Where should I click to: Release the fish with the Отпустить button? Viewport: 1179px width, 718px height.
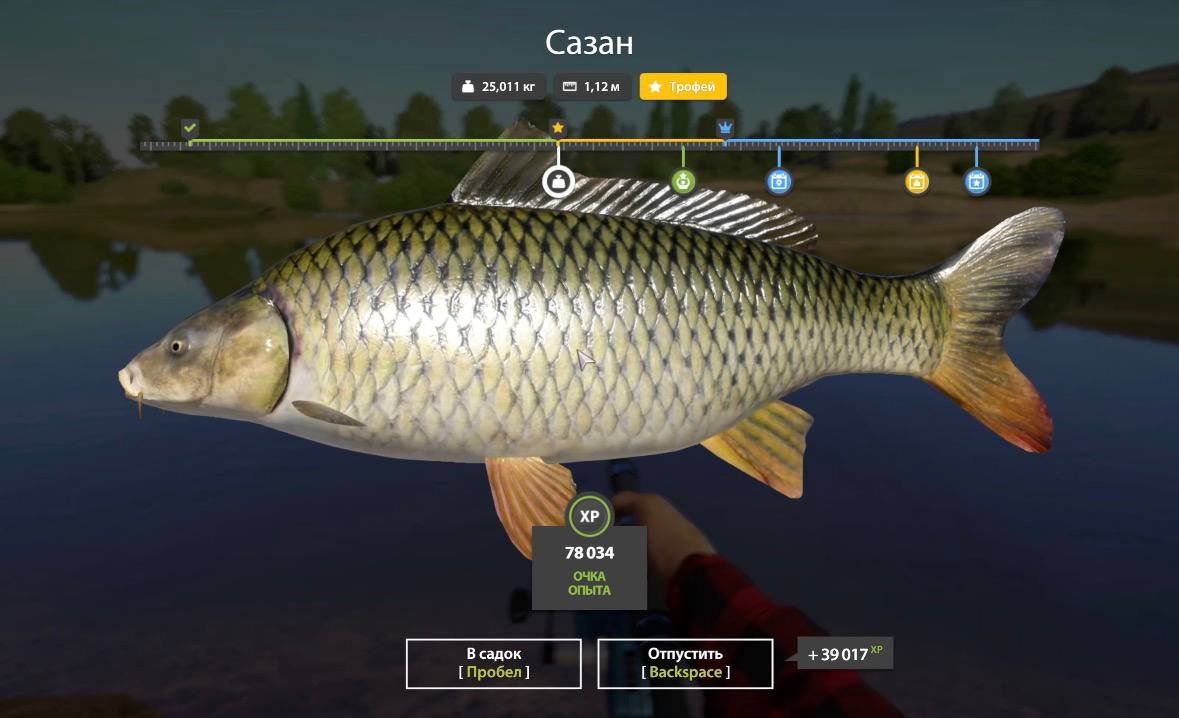(685, 663)
